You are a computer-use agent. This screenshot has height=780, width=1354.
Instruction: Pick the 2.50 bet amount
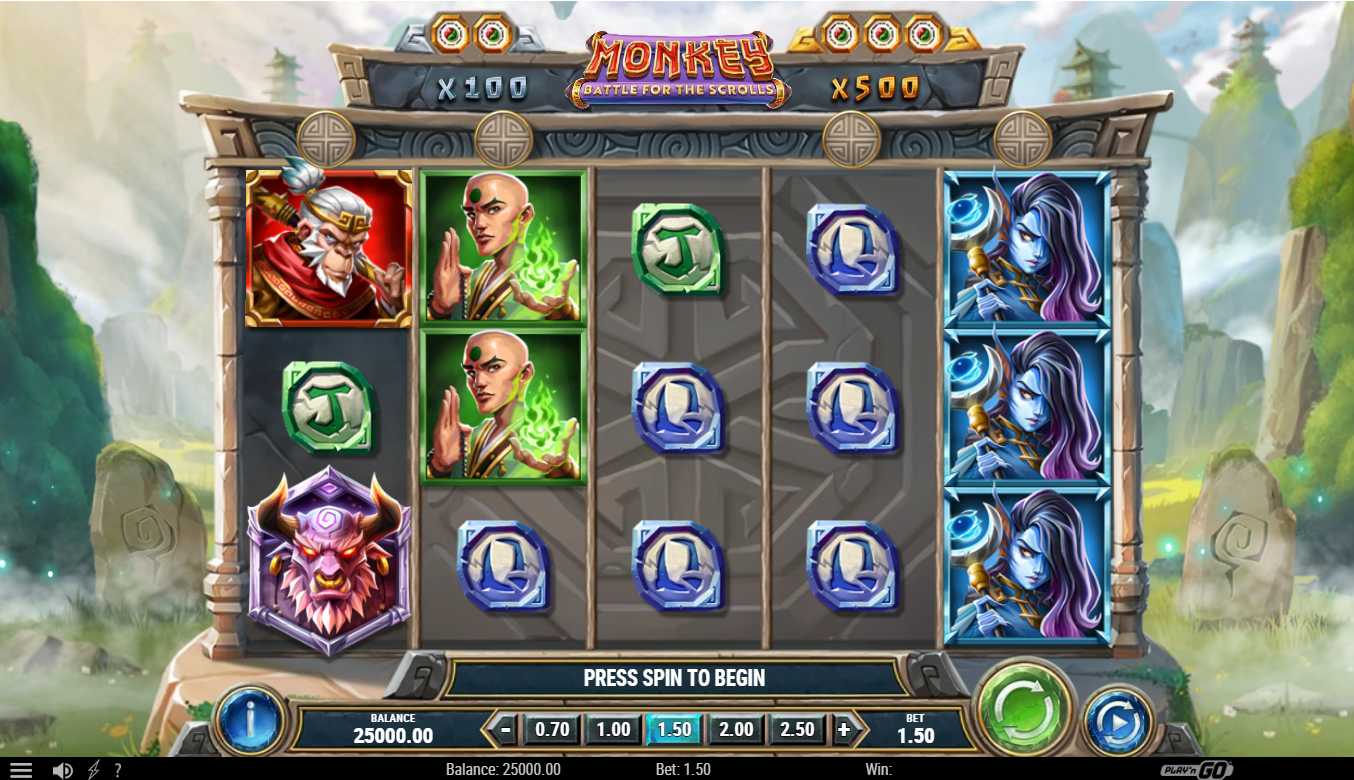click(797, 730)
